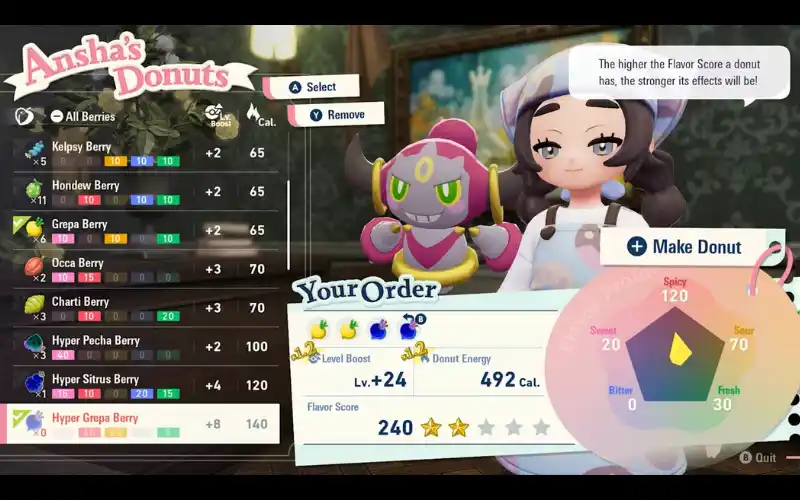The height and width of the screenshot is (500, 800).
Task: Choose the Hondew Berry row
Action: pos(140,191)
